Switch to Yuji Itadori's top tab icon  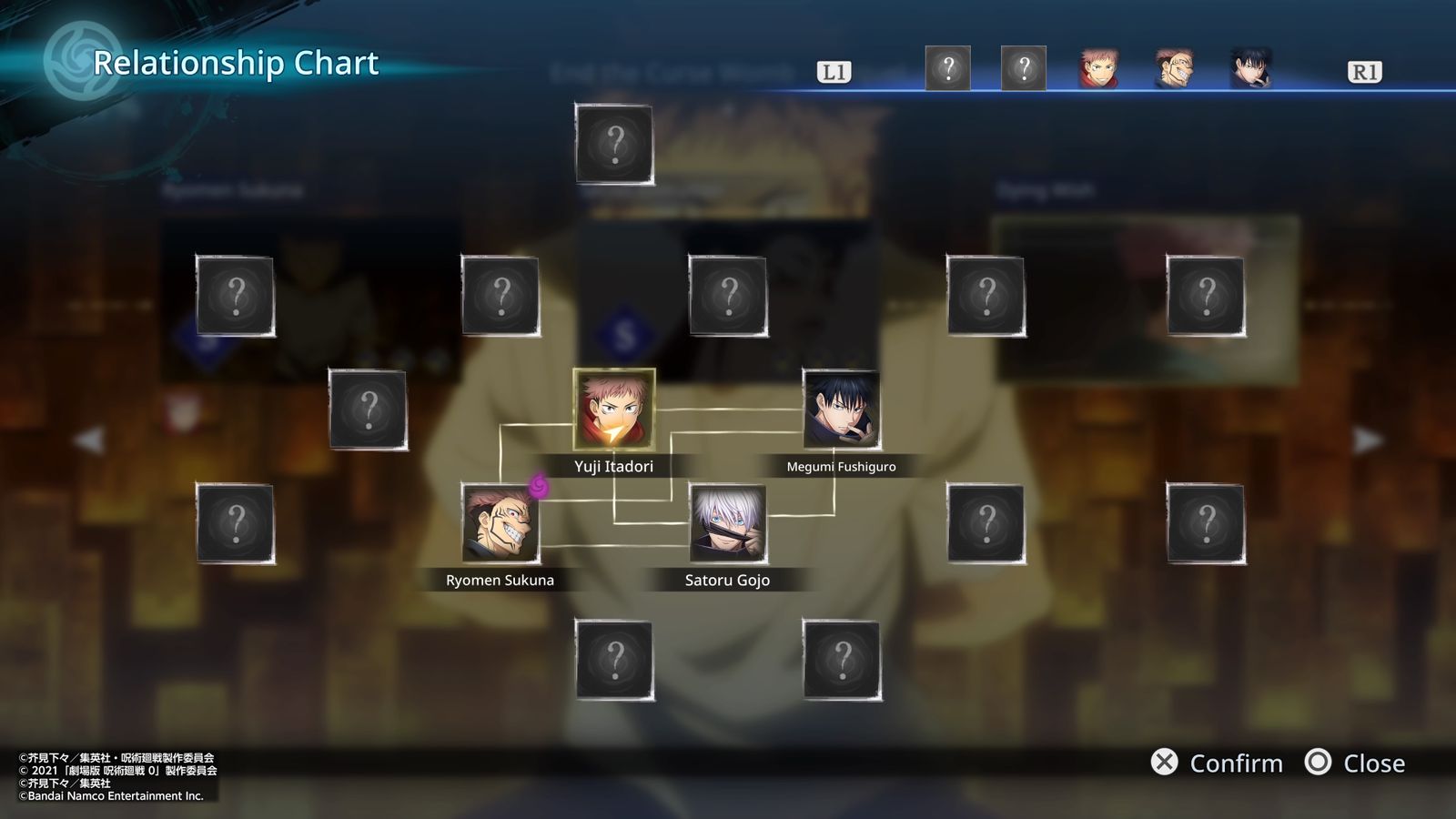tap(1098, 69)
